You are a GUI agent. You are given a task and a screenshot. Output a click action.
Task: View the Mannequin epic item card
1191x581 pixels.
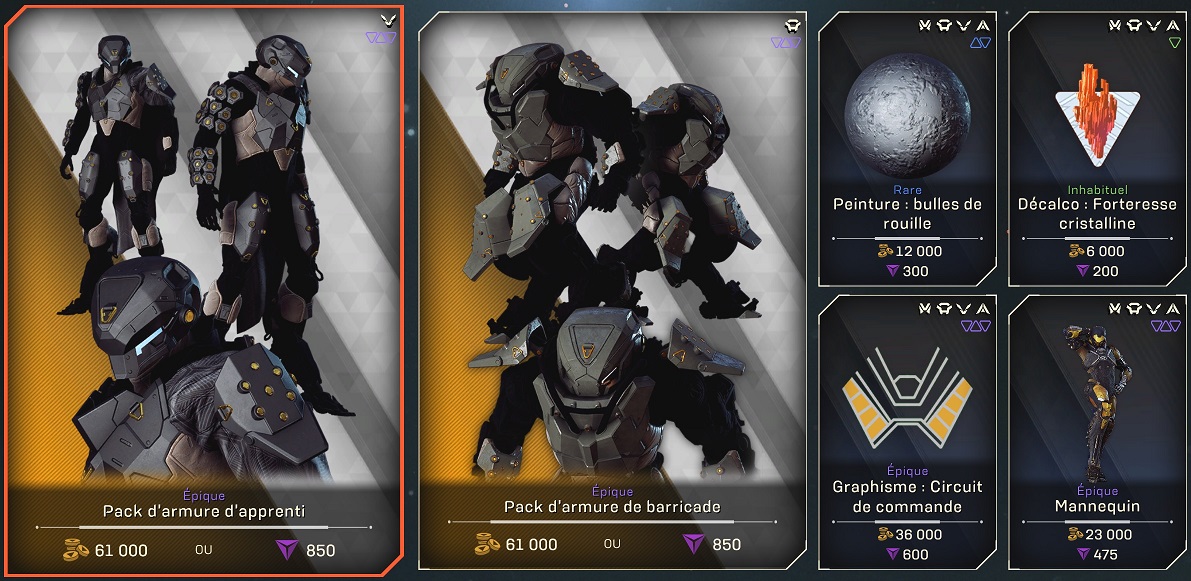1097,430
